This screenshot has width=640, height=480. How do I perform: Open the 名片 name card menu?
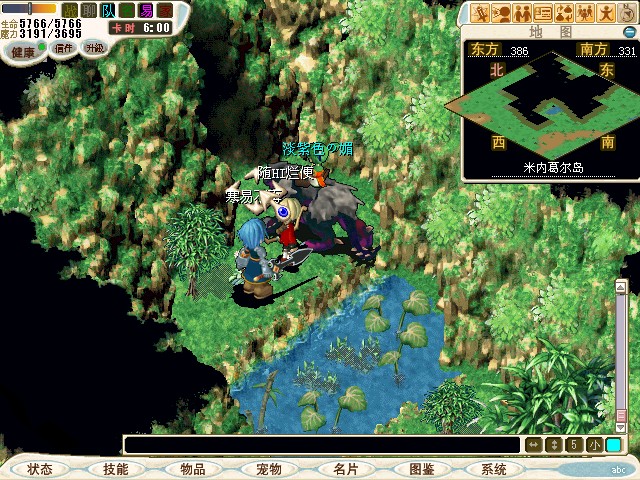[x=345, y=469]
